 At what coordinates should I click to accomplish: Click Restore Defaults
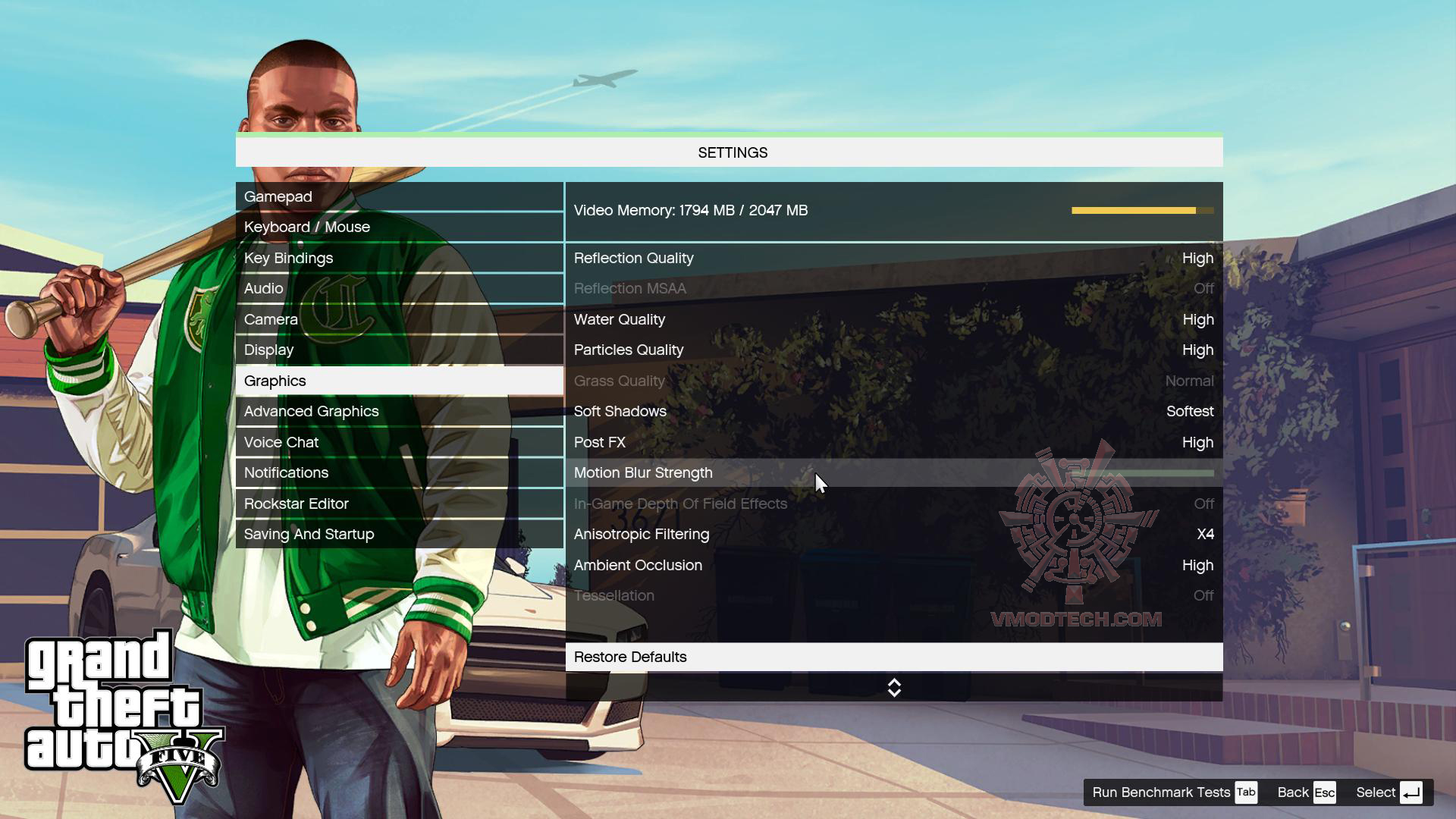pos(893,657)
